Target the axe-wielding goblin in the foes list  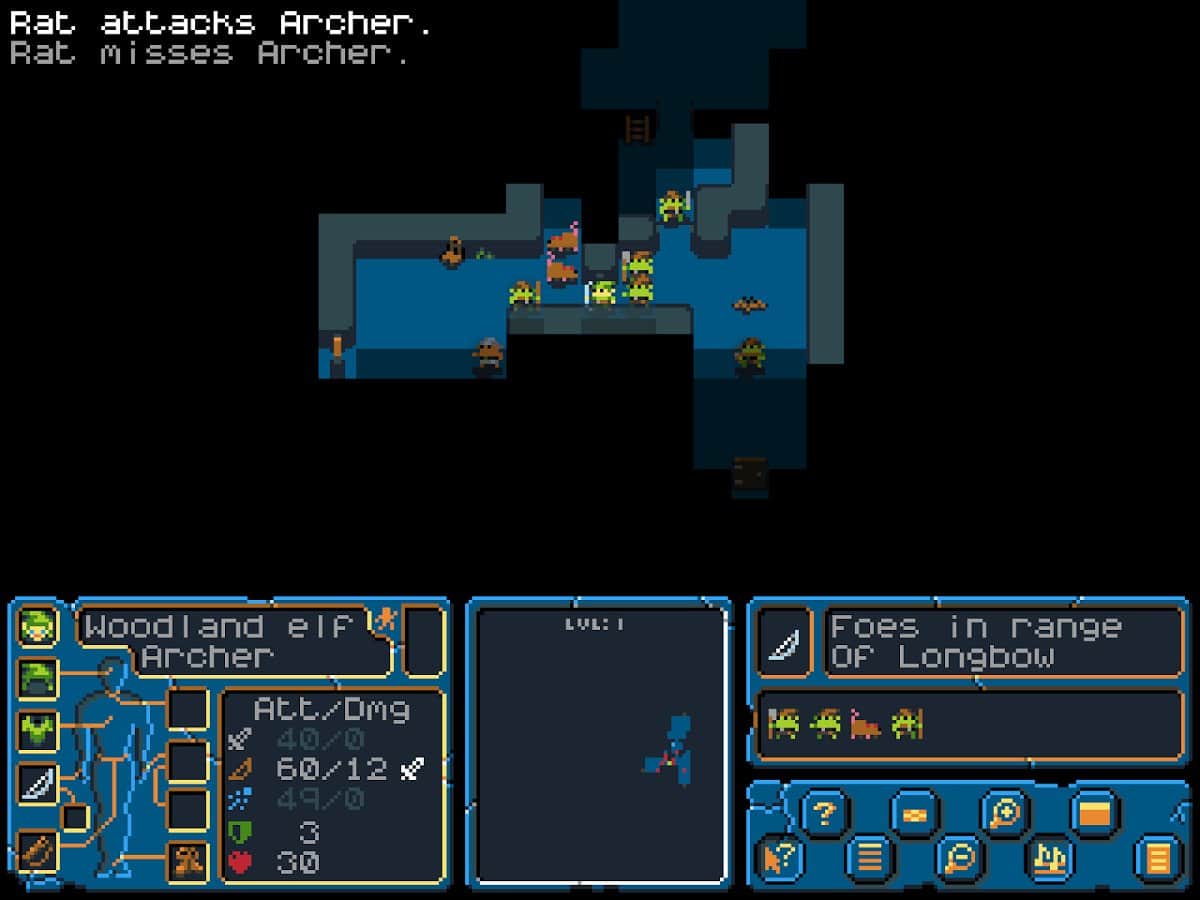coord(783,723)
